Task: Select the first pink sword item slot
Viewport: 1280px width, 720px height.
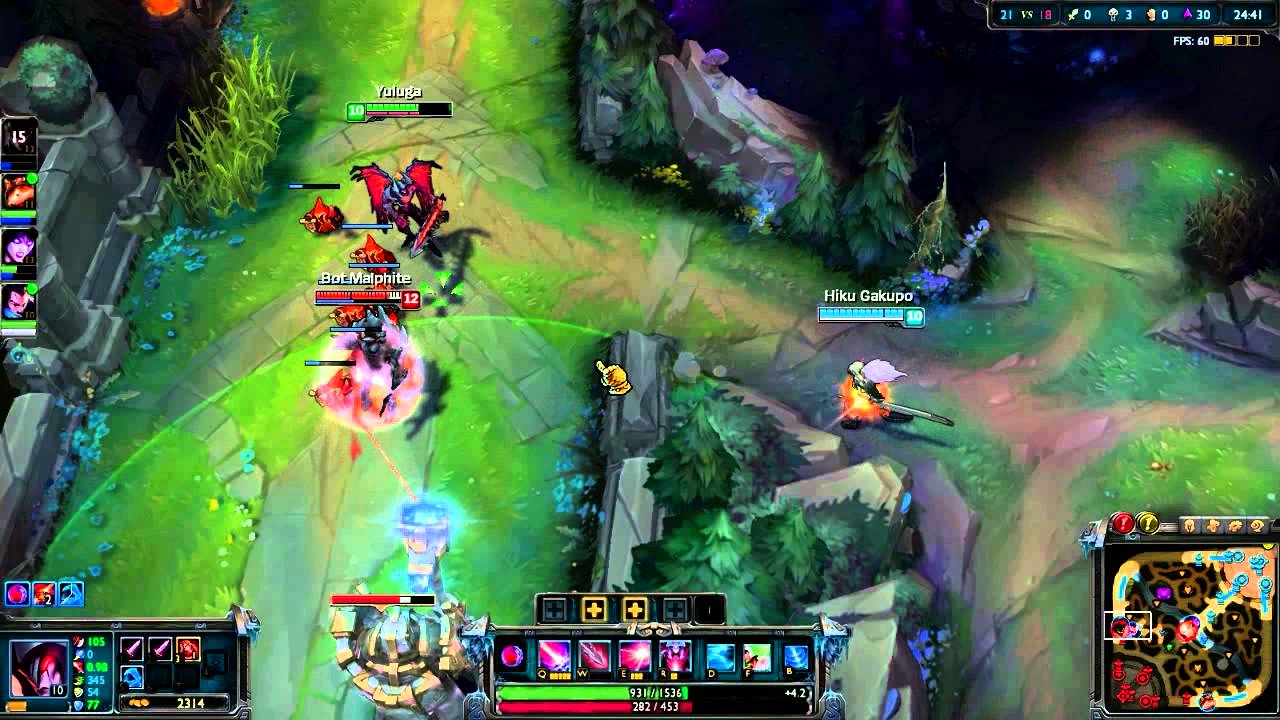Action: [x=132, y=650]
